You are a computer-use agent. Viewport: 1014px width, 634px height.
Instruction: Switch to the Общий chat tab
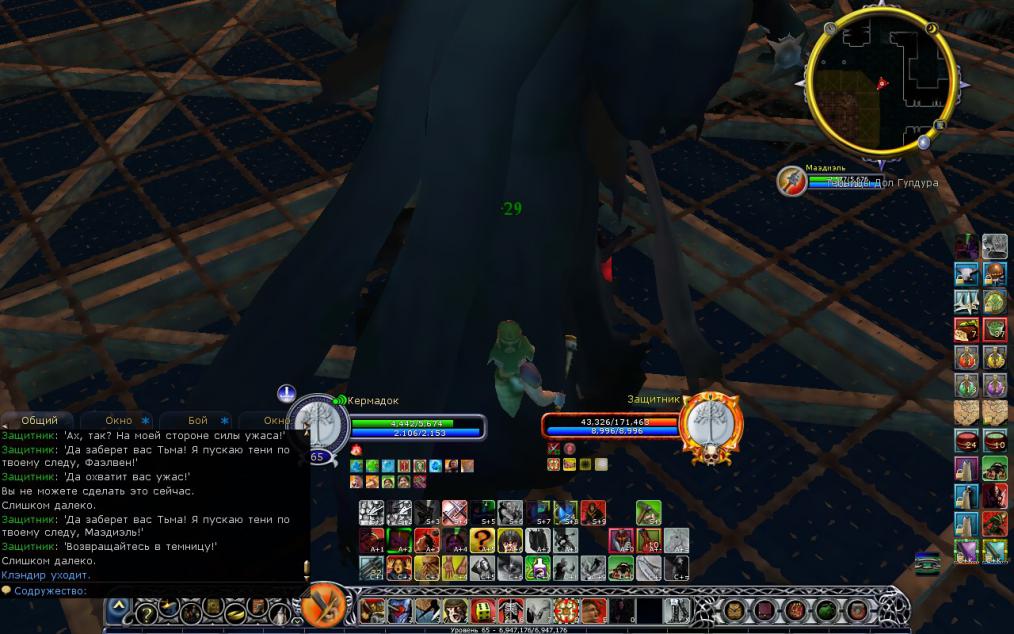39,421
